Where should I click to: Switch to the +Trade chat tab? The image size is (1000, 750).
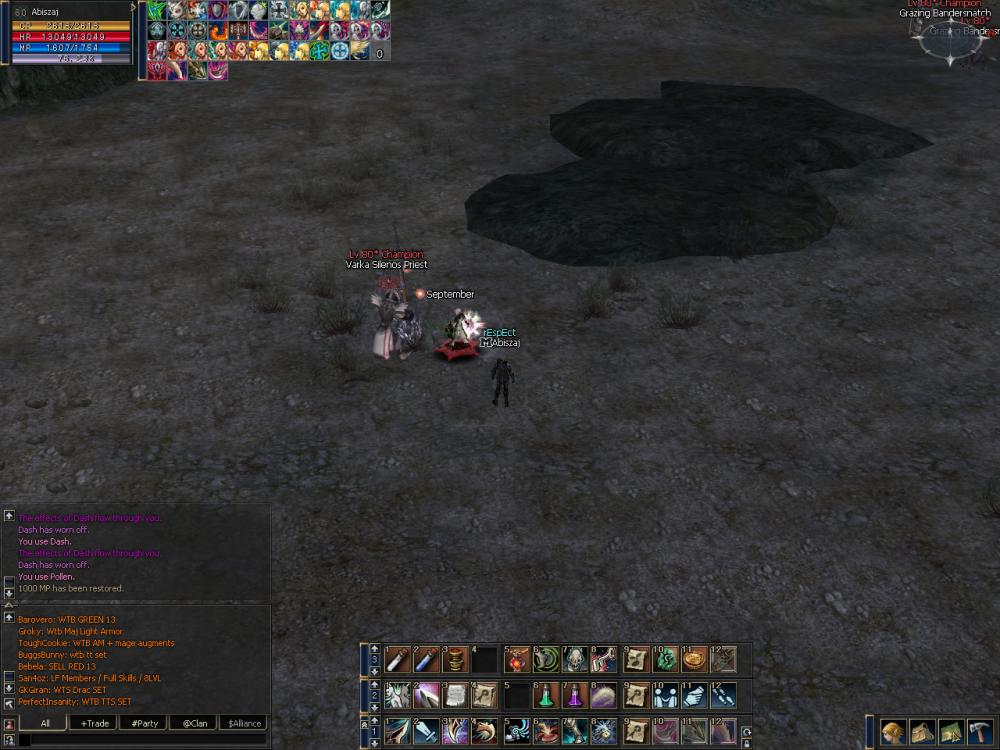[x=96, y=723]
